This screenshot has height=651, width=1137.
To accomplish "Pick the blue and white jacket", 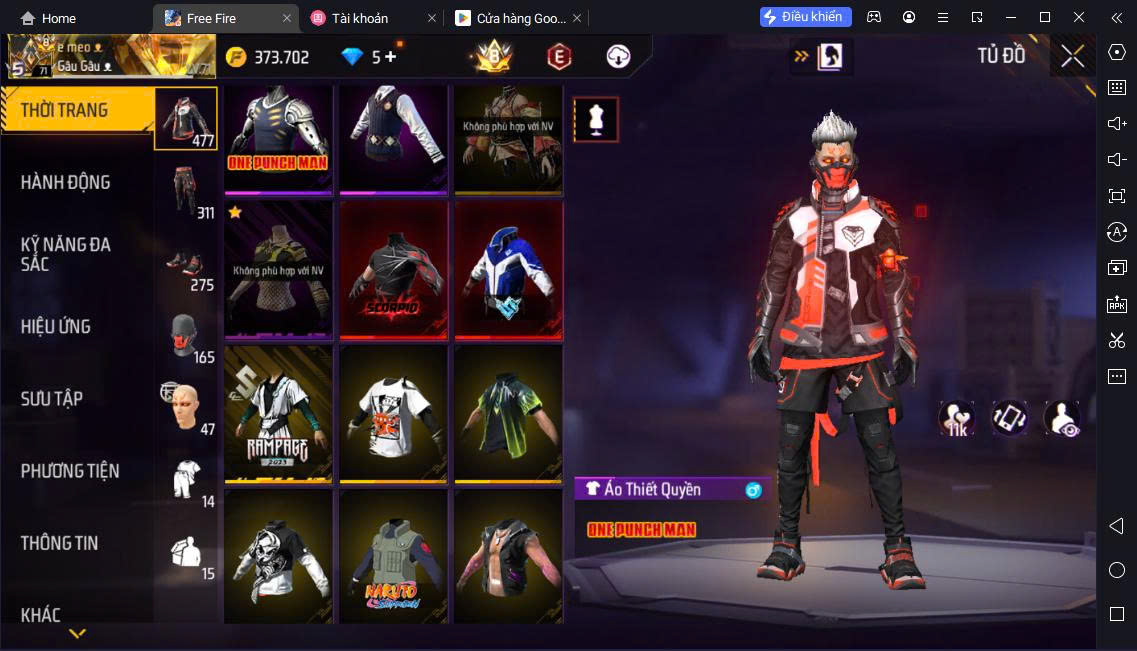I will (x=508, y=270).
